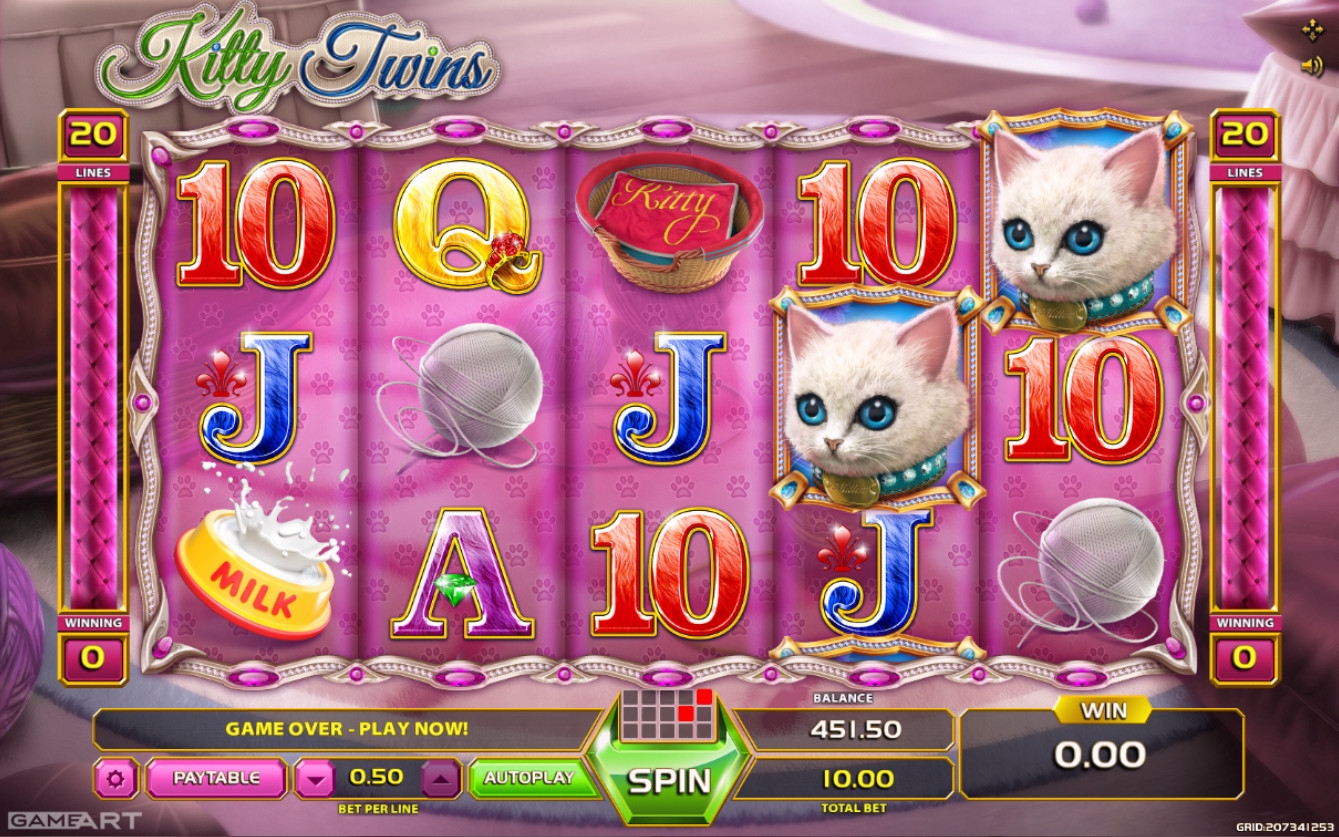This screenshot has width=1339, height=837.
Task: Decrease bet per line with down arrow
Action: pyautogui.click(x=315, y=778)
